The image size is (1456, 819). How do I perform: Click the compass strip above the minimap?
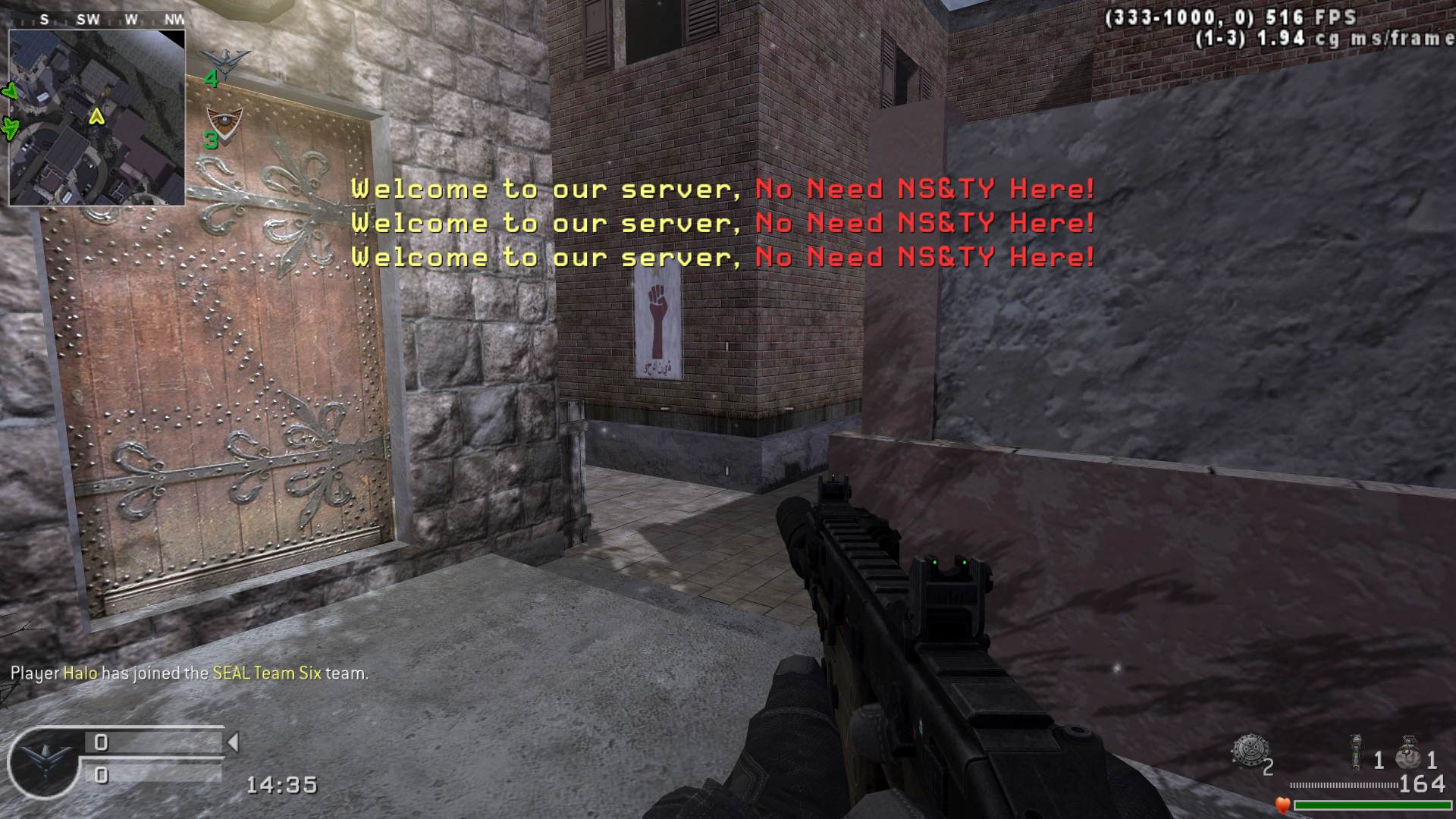[x=97, y=20]
